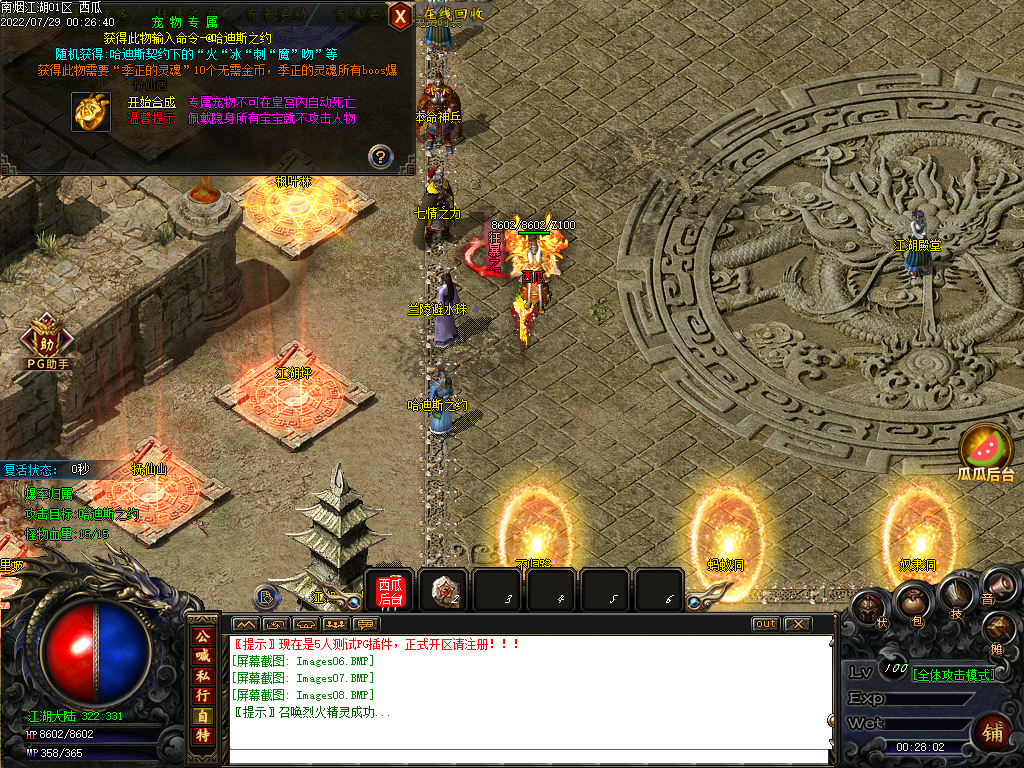
Task: Open the skills book icon (技)
Action: (x=958, y=594)
